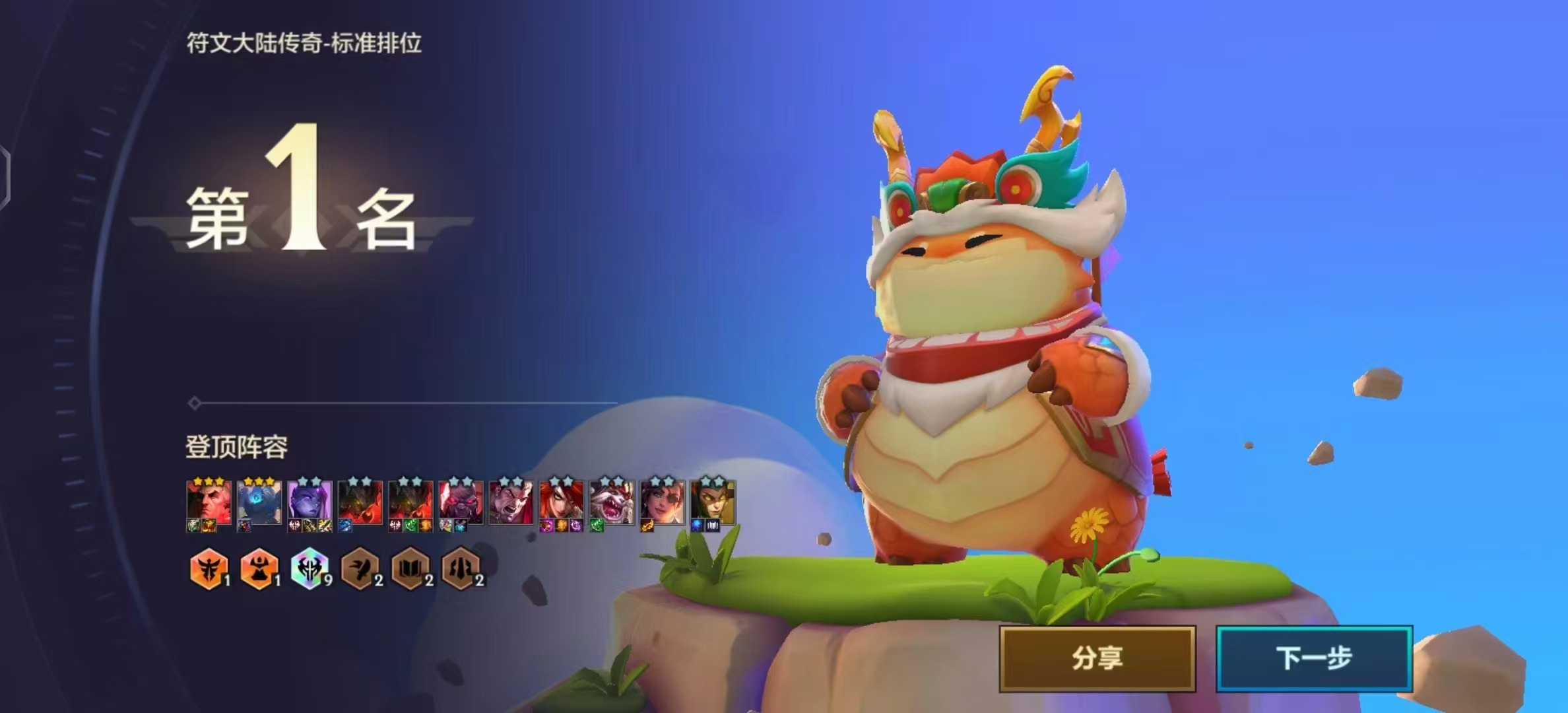This screenshot has height=713, width=1568.
Task: Select the grey red-eyed Sion portrait
Action: [x=461, y=502]
